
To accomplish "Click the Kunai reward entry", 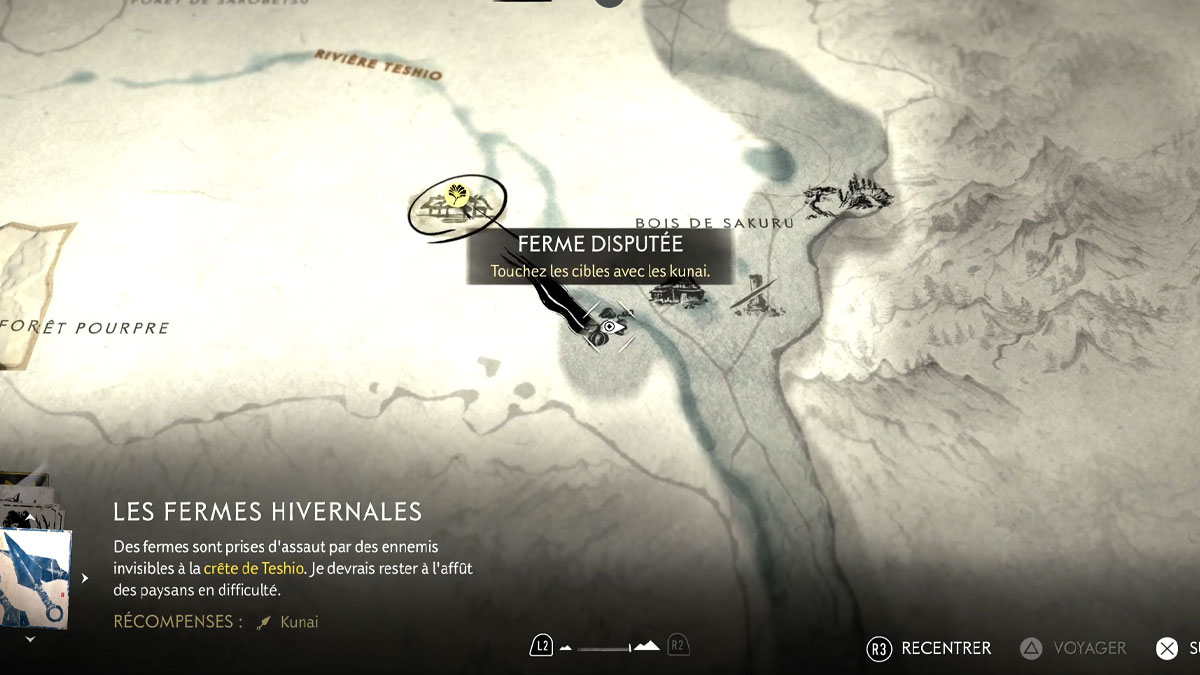I will click(289, 622).
